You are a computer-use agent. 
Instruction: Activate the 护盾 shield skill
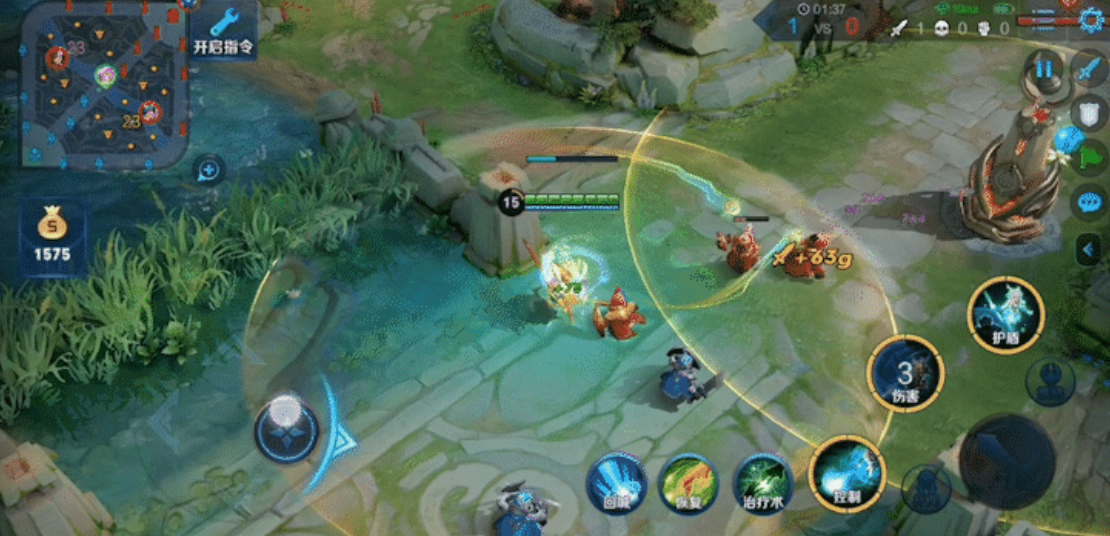[x=1005, y=316]
